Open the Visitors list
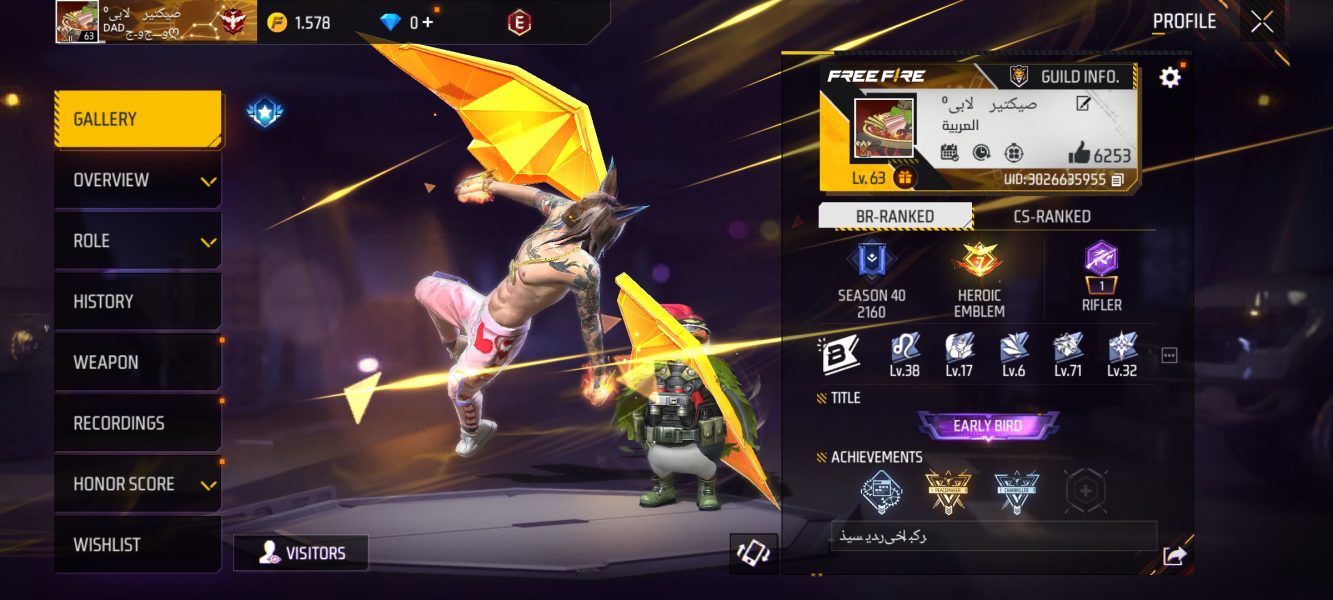1333x600 pixels. point(301,553)
